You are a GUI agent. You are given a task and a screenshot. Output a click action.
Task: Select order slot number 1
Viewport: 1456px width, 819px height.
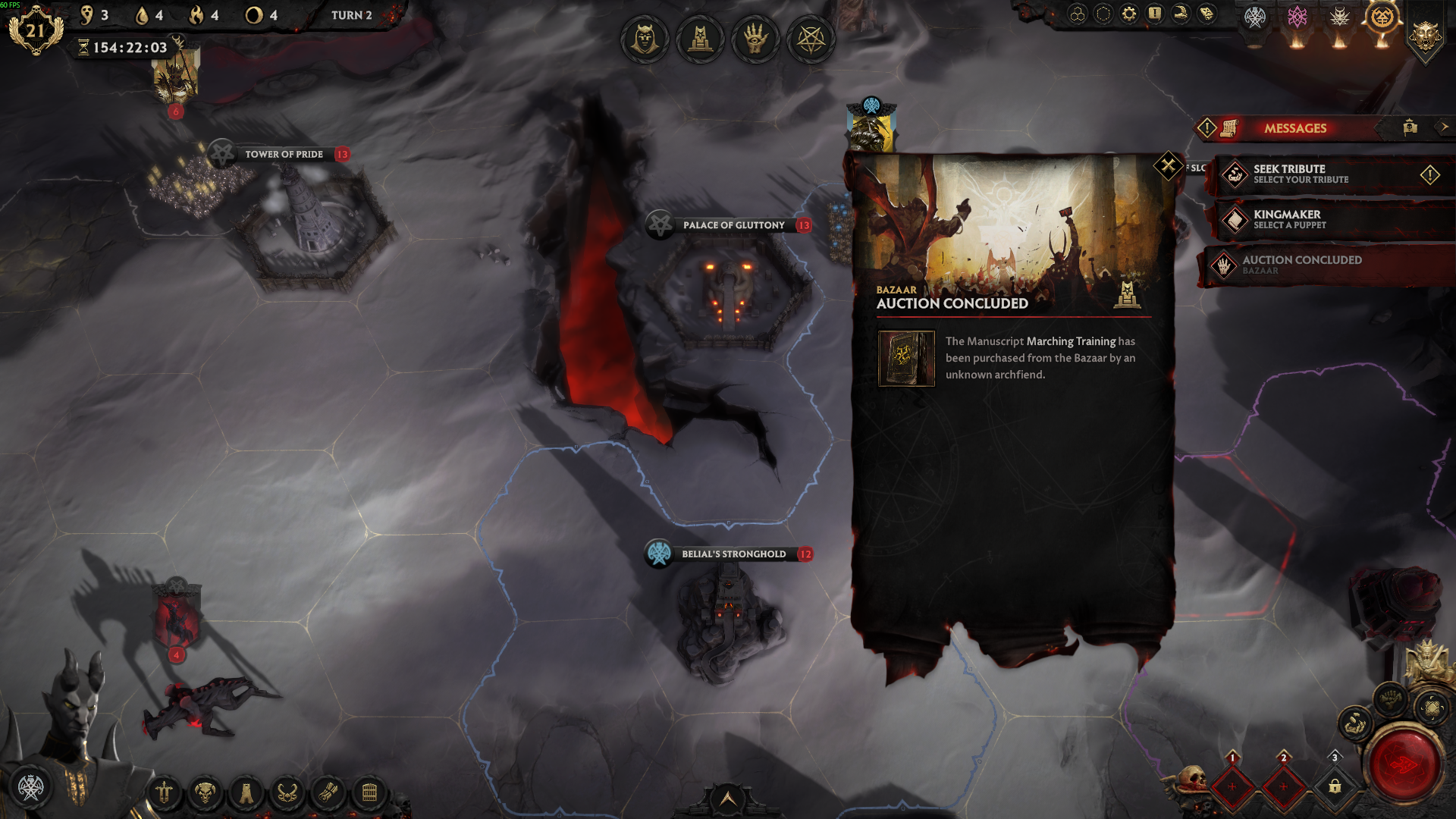pos(1232,786)
